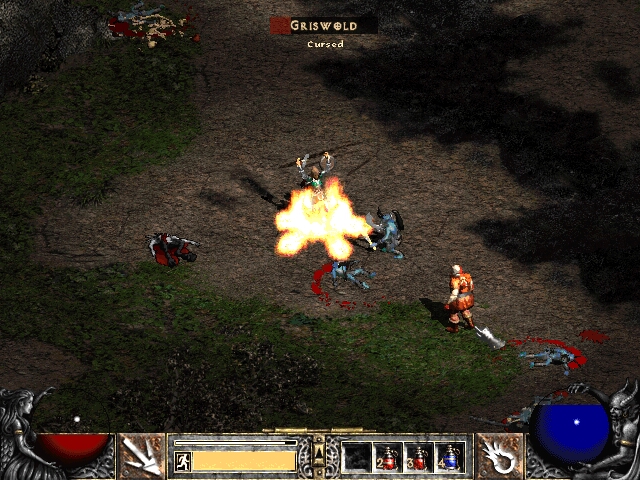Select the right-click fire spell skill icon
The height and width of the screenshot is (480, 640).
[x=497, y=456]
